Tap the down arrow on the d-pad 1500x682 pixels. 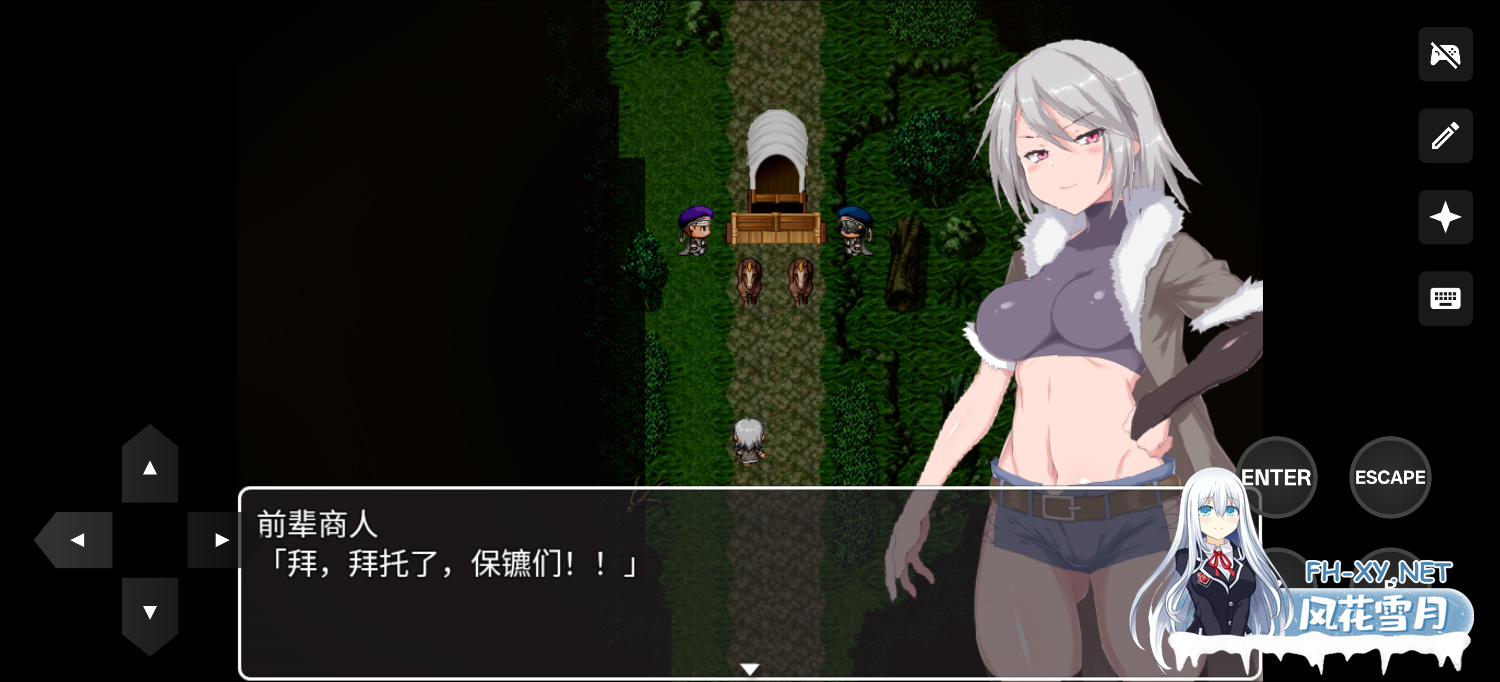point(150,612)
